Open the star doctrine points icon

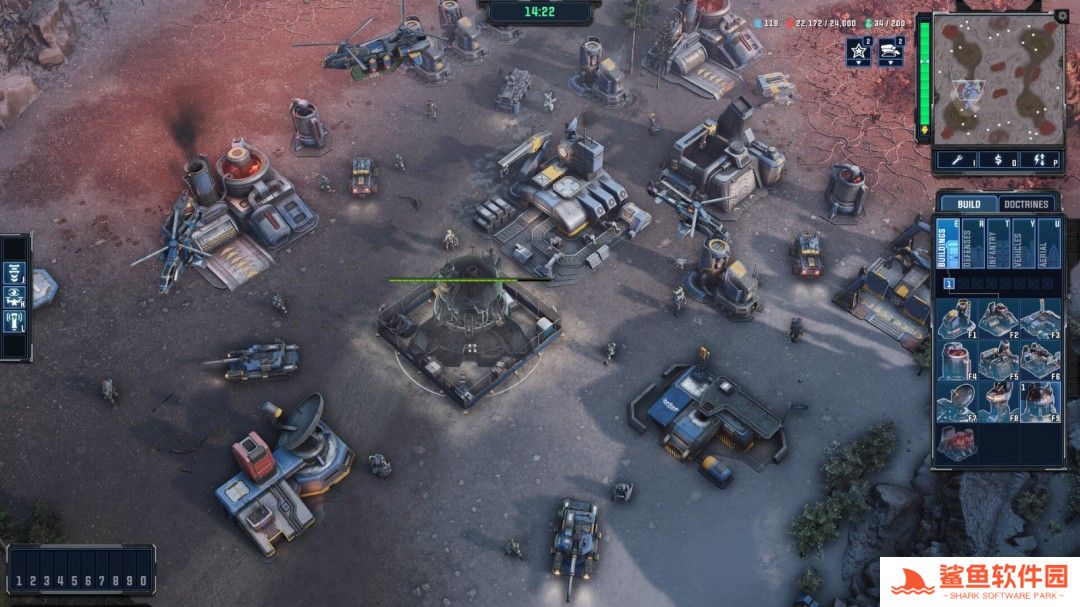coord(858,52)
